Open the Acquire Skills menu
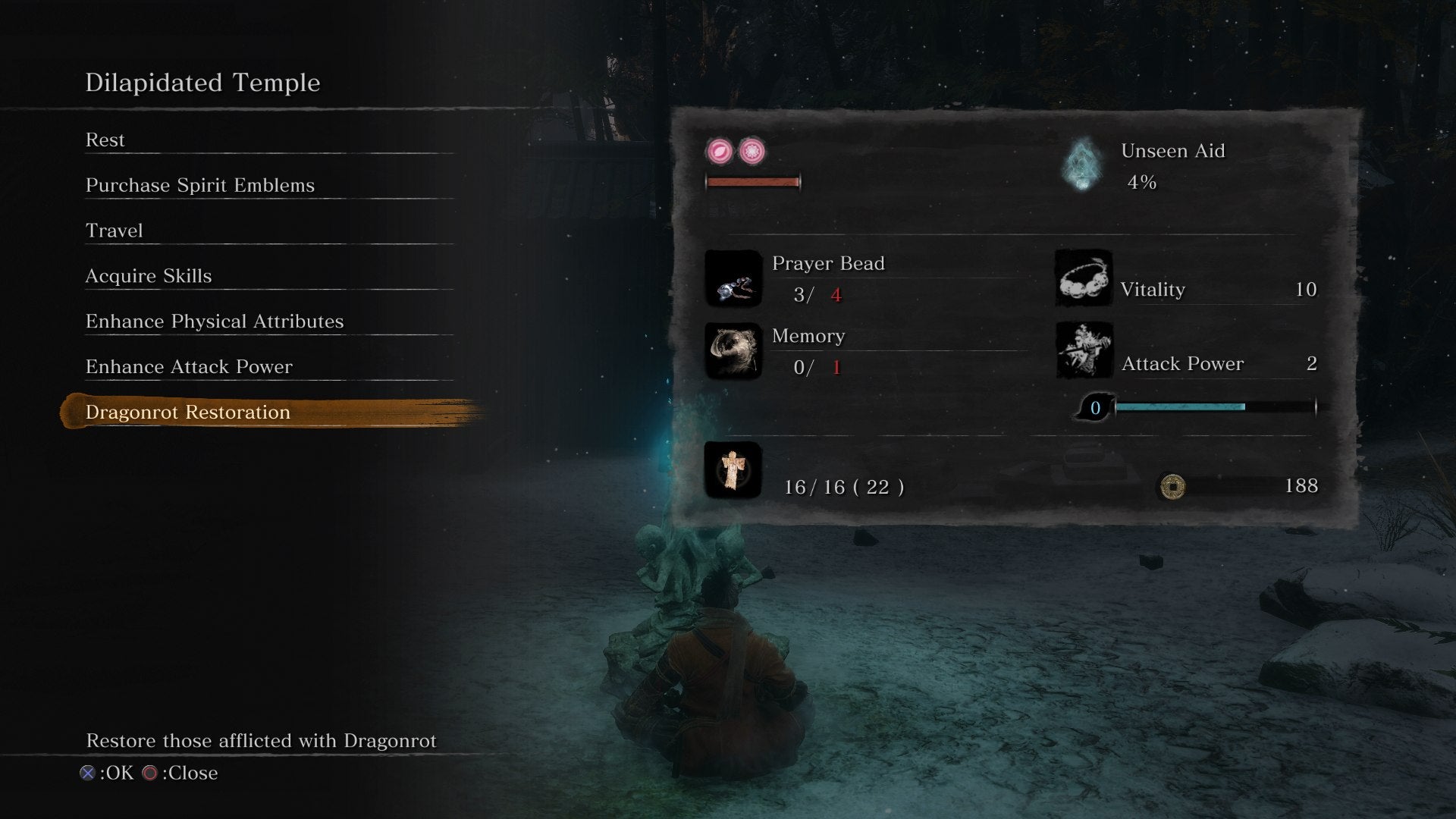Screen dimensions: 1456x819 tap(149, 276)
